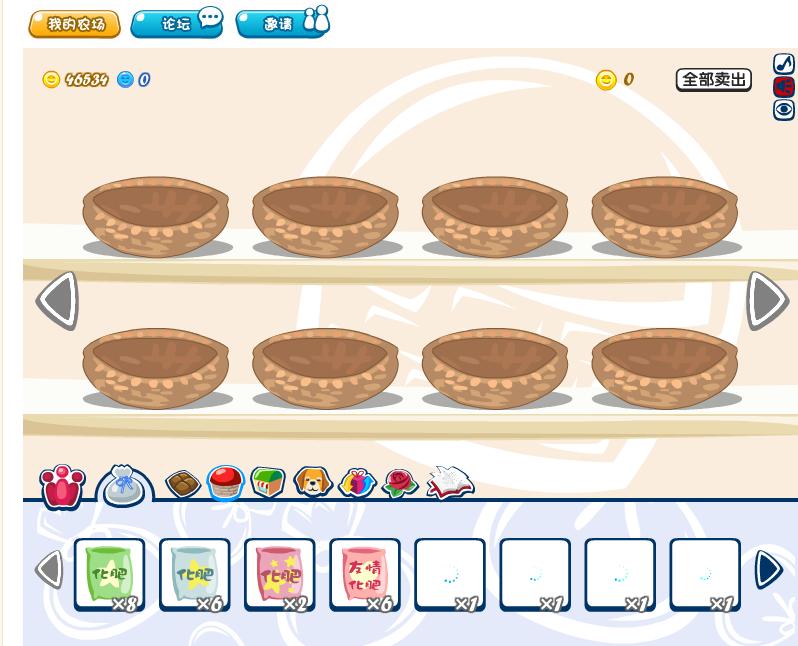The width and height of the screenshot is (798, 646).
Task: Open the open book icon
Action: (449, 483)
